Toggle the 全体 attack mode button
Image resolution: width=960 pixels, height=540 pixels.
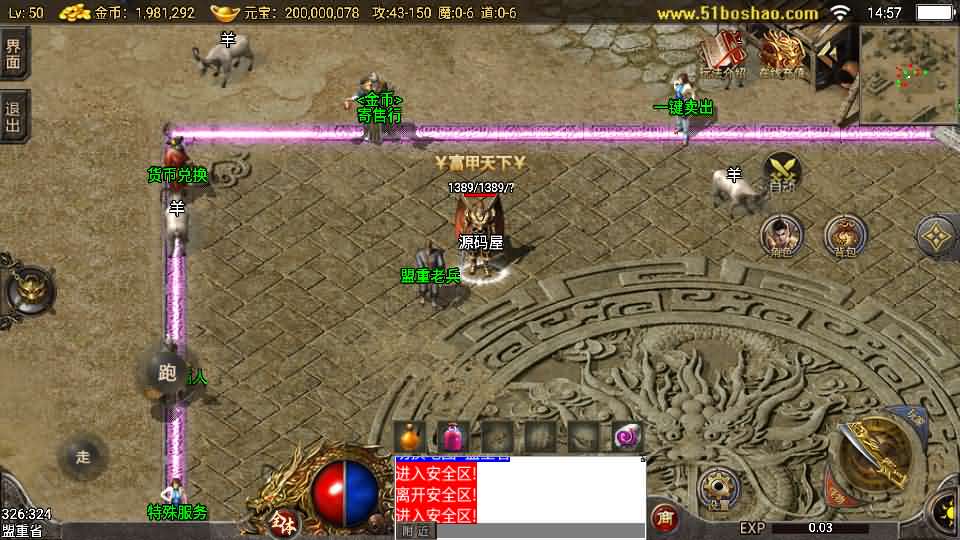282,520
